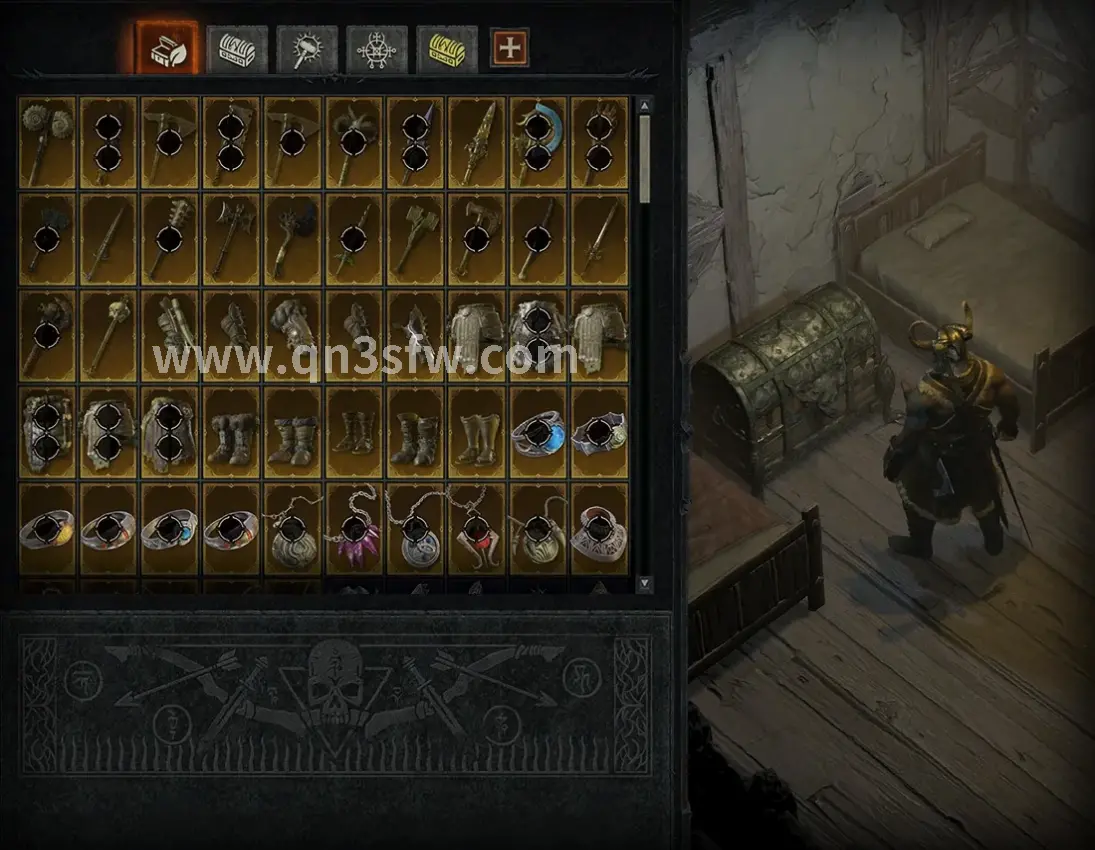This screenshot has width=1095, height=850.
Task: Select the skull-topped mace
Action: pyautogui.click(x=109, y=333)
